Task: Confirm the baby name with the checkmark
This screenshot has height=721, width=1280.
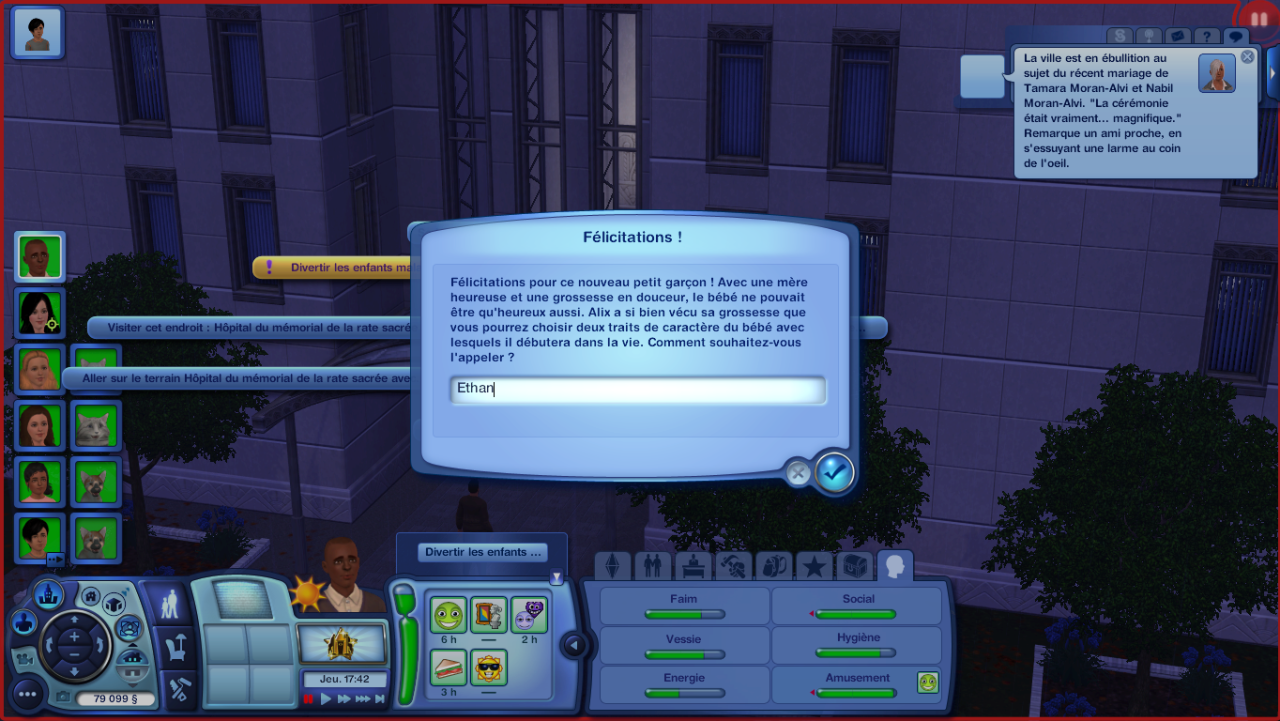Action: (834, 472)
